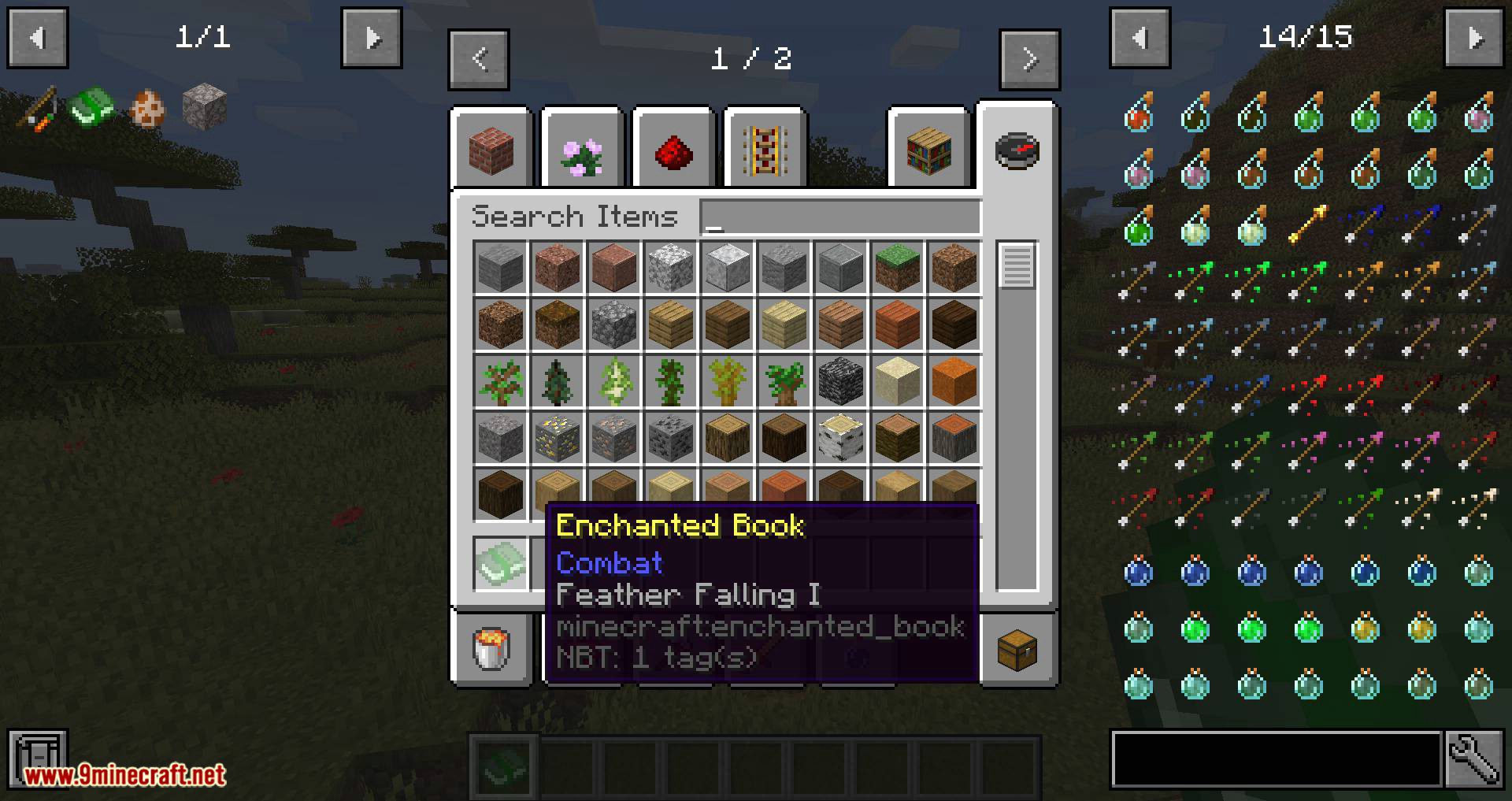Click inside the Search Items text field
The width and height of the screenshot is (1512, 801).
click(839, 217)
